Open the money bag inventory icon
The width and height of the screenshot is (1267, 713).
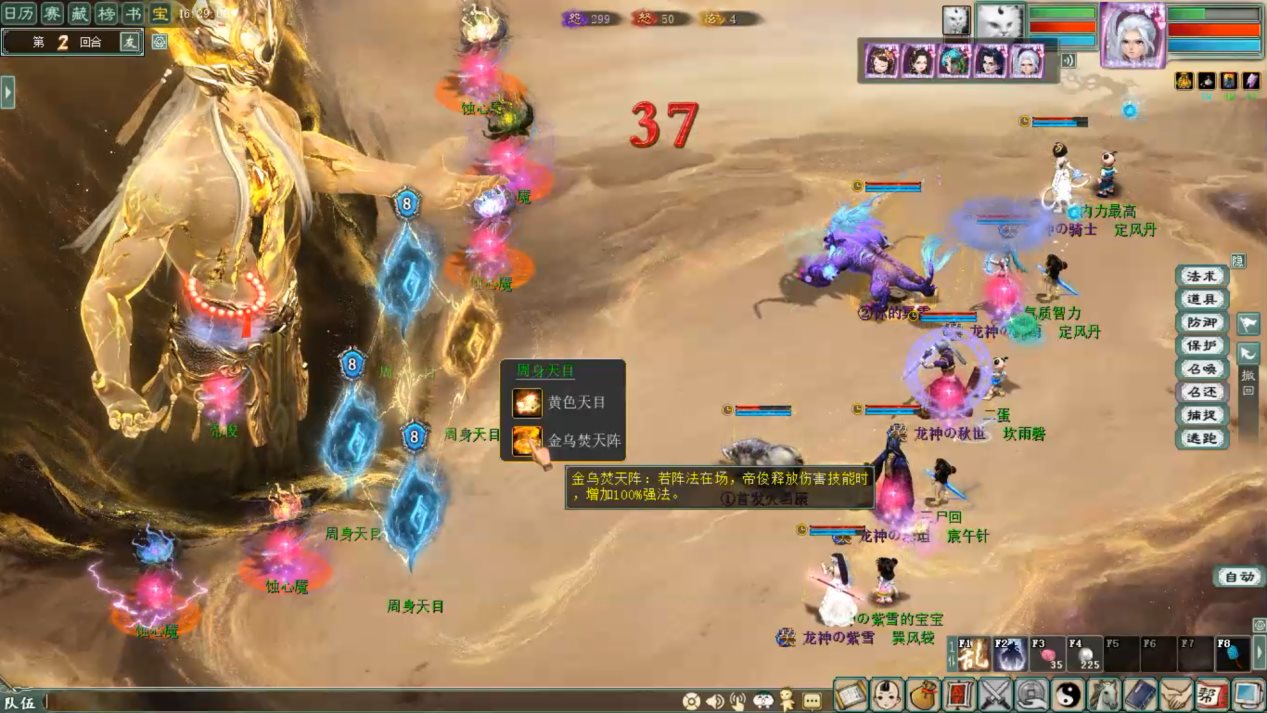(x=925, y=694)
